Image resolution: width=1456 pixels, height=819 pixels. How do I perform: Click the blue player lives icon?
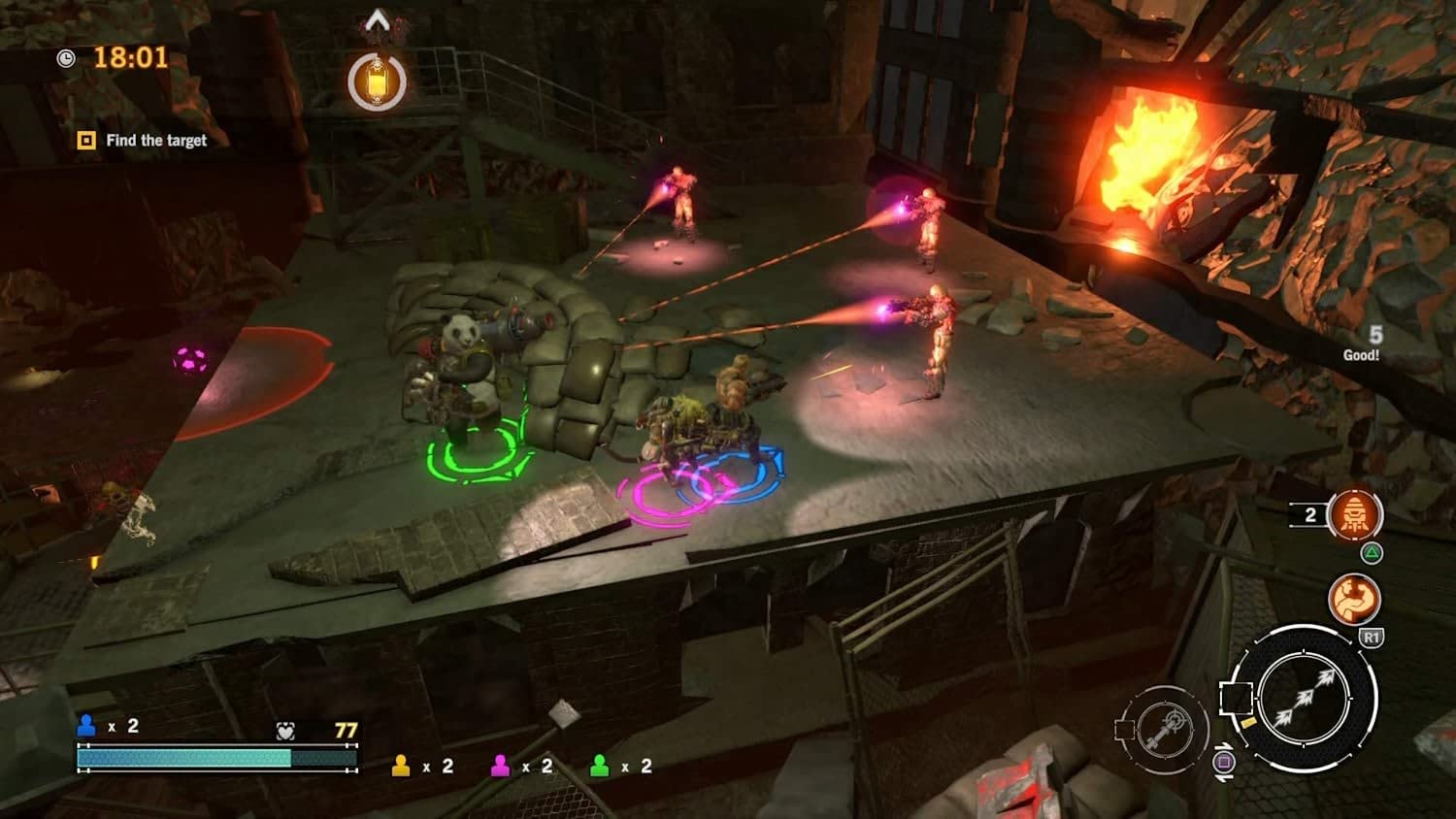87,727
